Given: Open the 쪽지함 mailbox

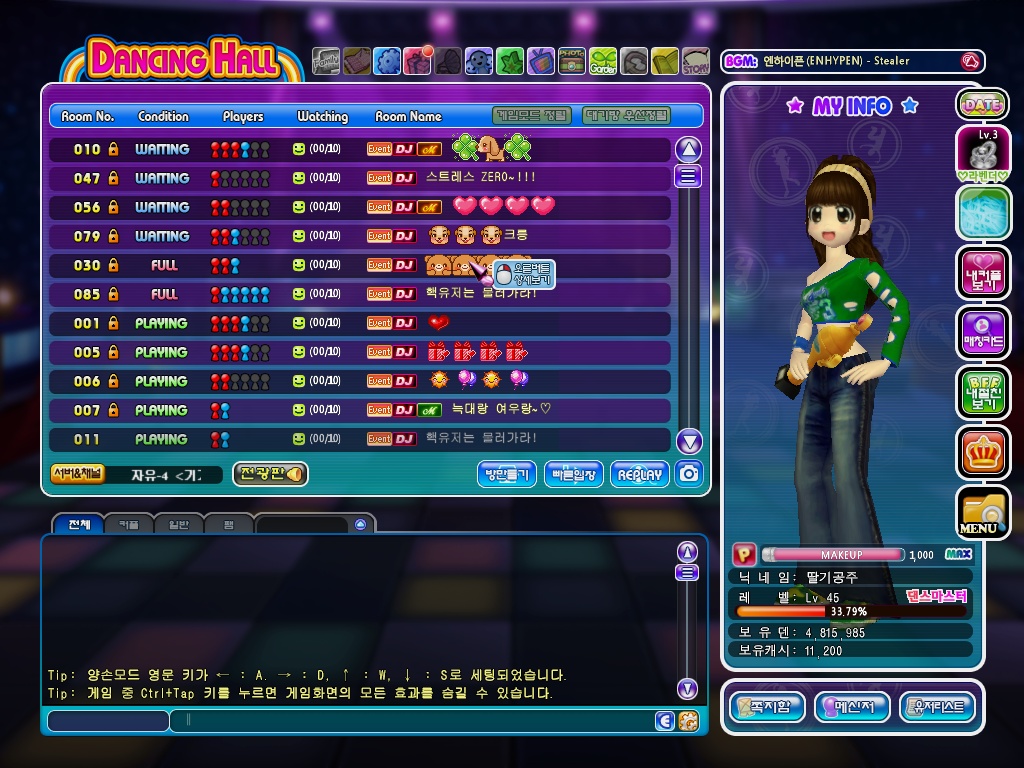Looking at the screenshot, I should coord(767,707).
